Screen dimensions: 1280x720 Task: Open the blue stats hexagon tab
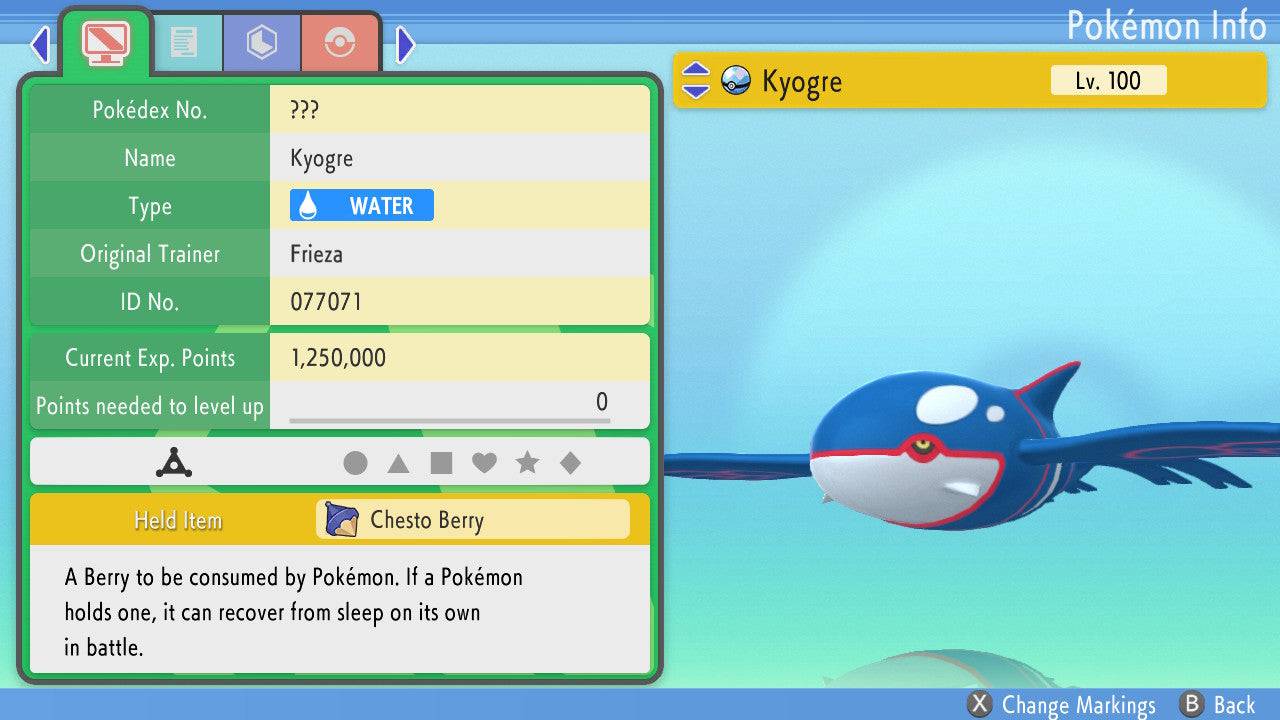tap(261, 42)
